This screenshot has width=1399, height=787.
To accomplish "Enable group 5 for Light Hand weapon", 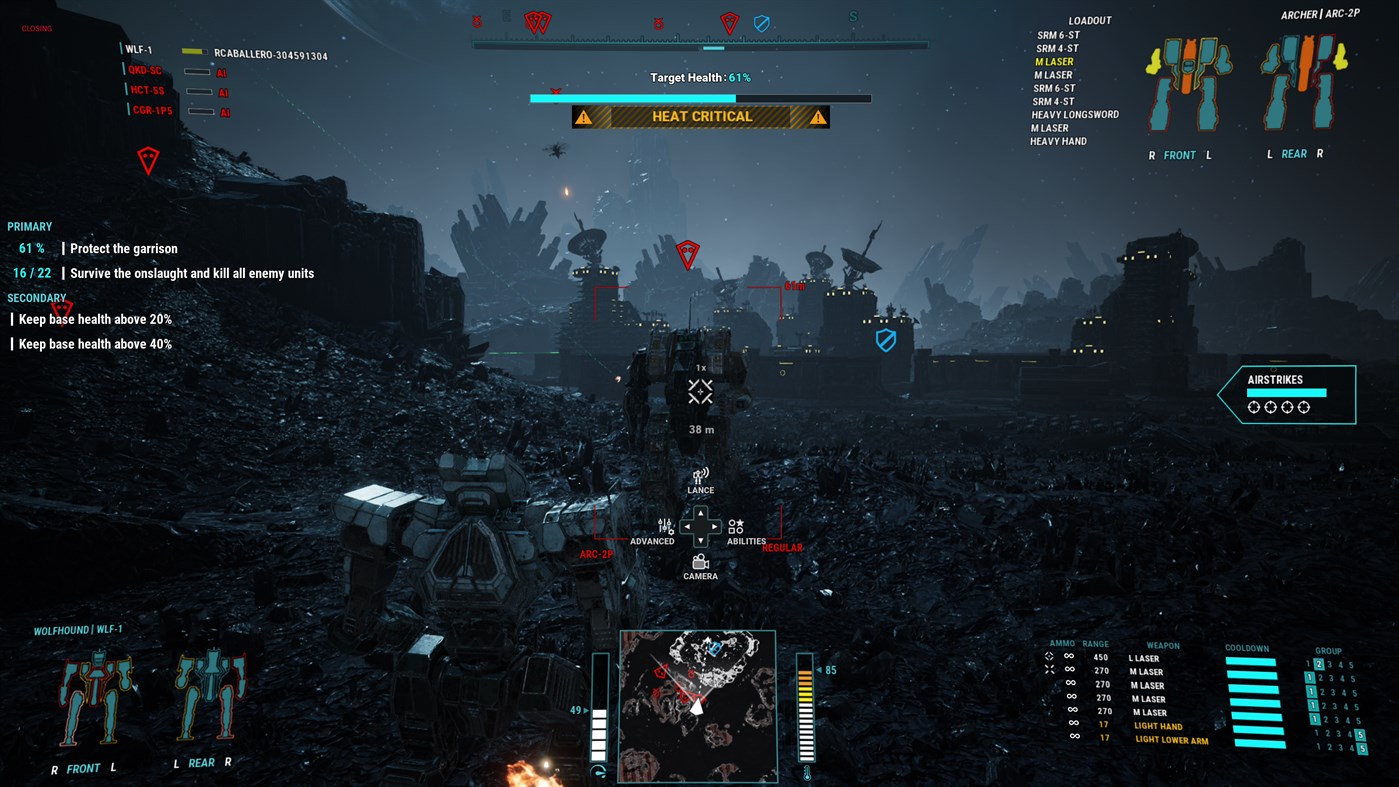I will [1360, 735].
